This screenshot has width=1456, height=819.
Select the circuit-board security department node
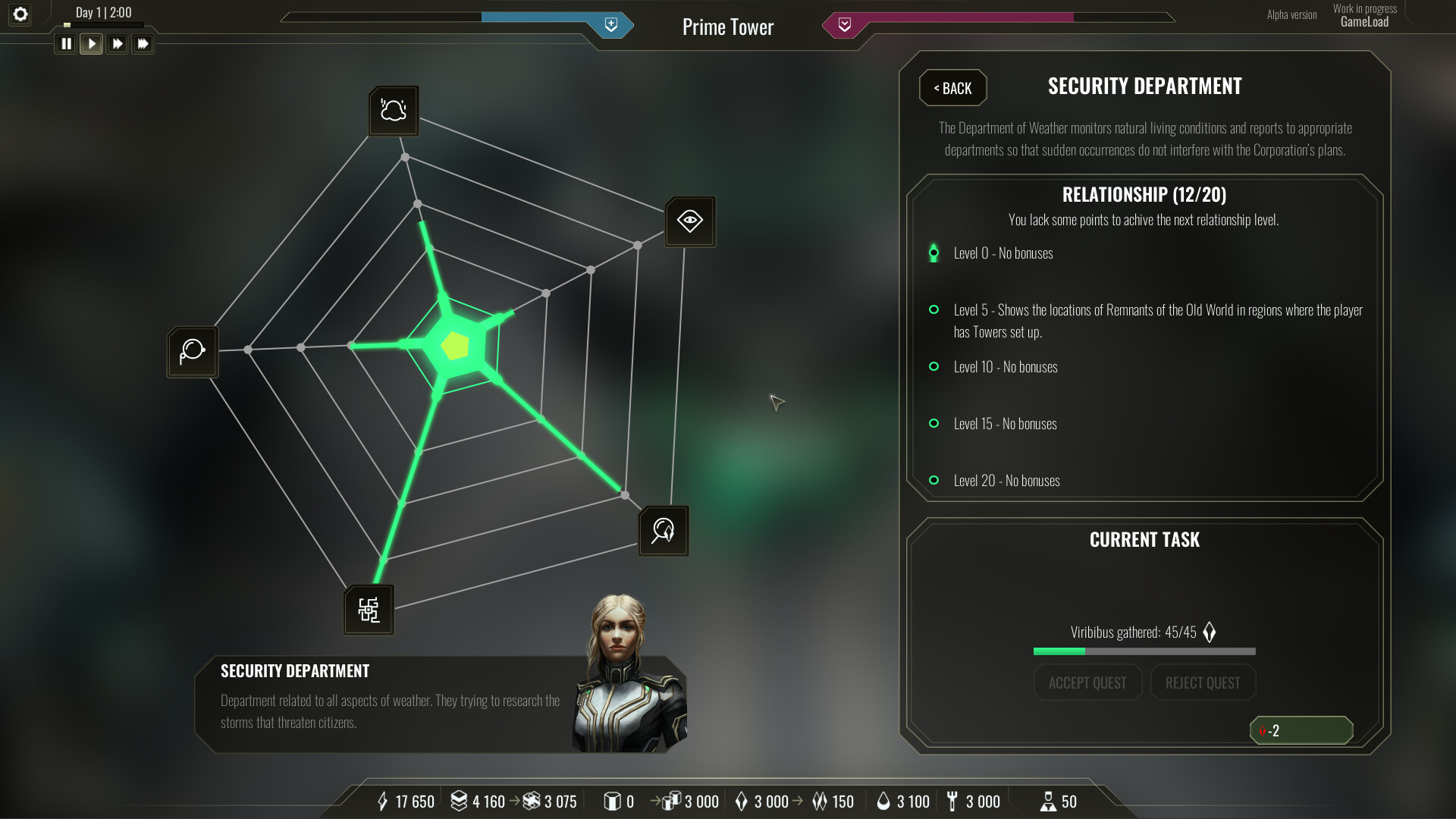[369, 608]
